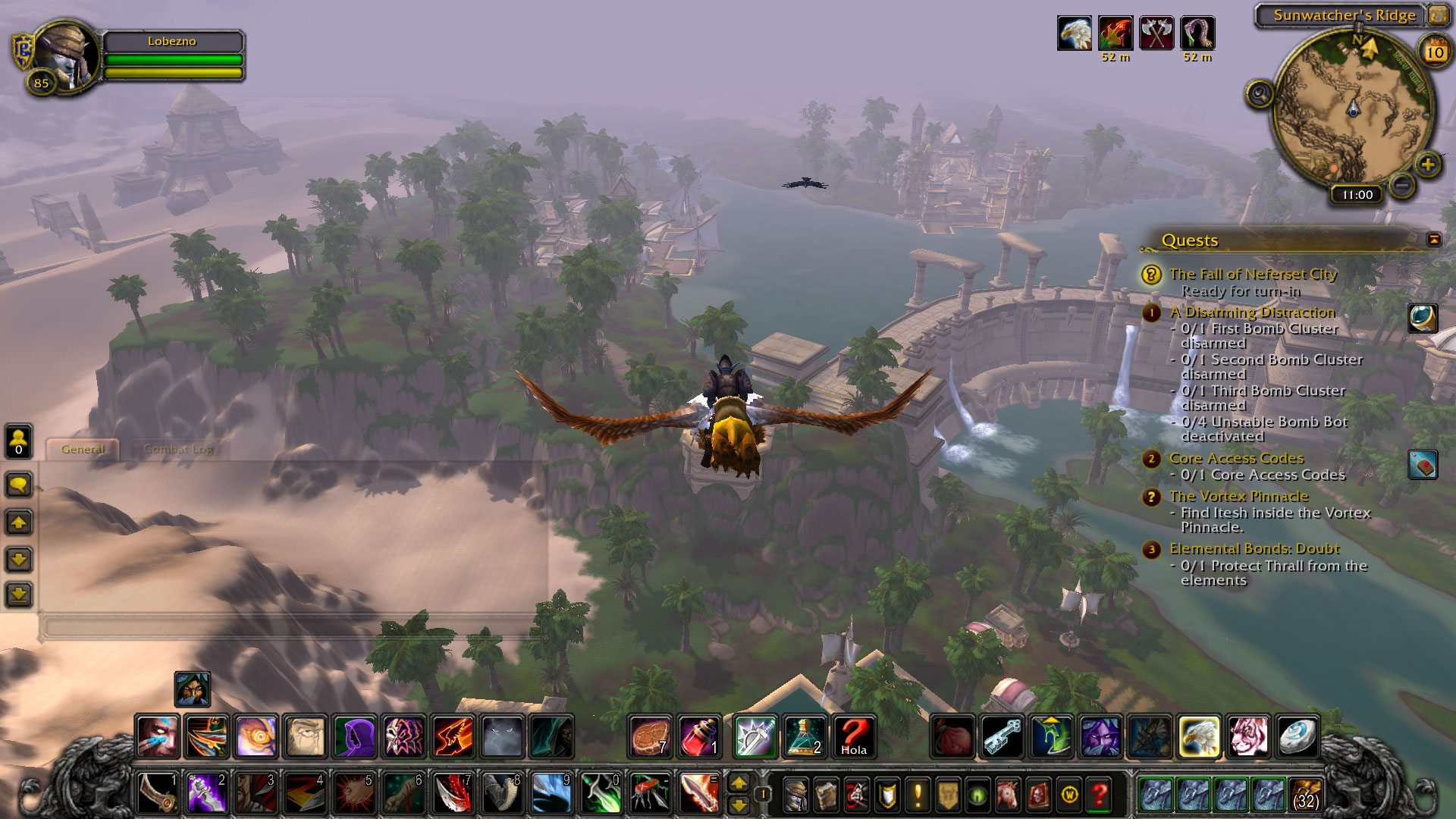Use the Core Access Codes quest item
This screenshot has height=819, width=1456.
(x=1423, y=465)
